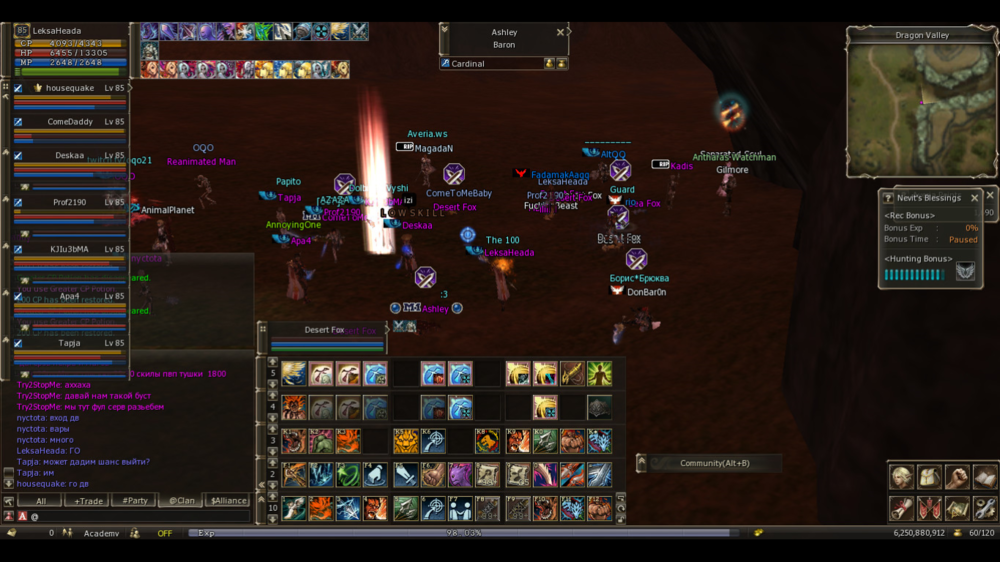Switch to the @Clan chat tab

click(x=180, y=500)
